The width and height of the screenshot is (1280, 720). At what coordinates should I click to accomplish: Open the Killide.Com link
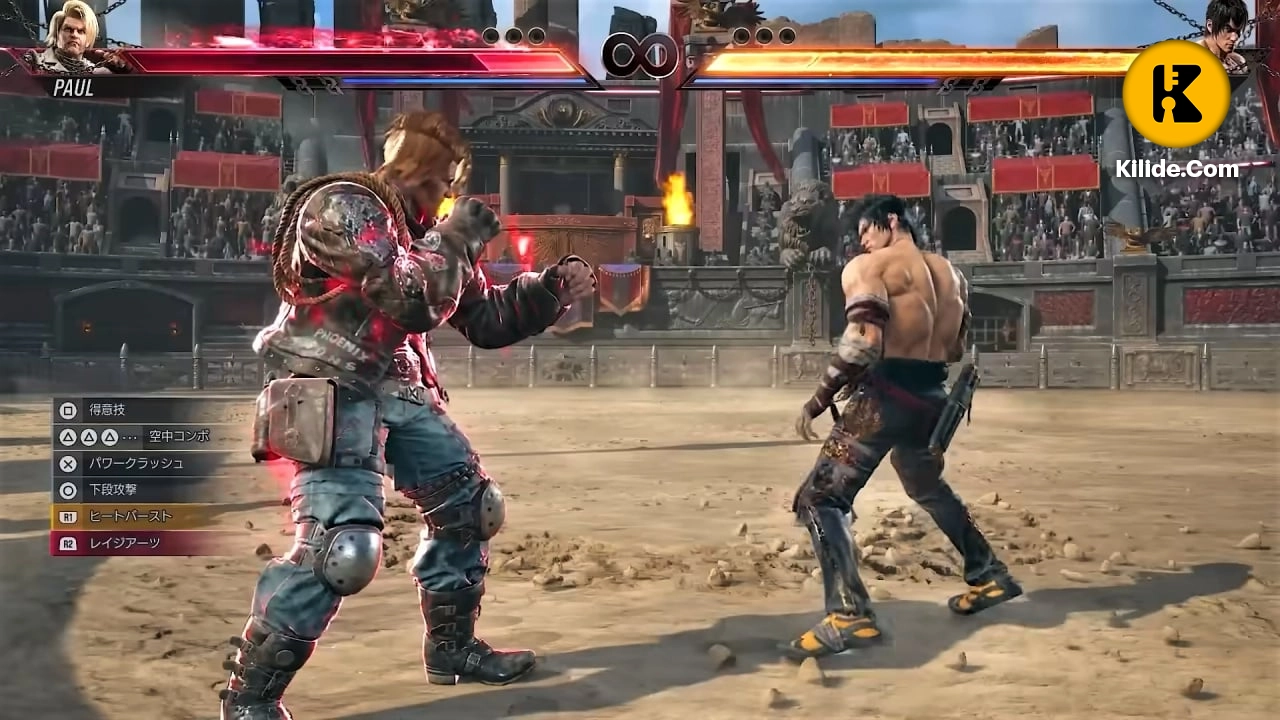click(1178, 169)
